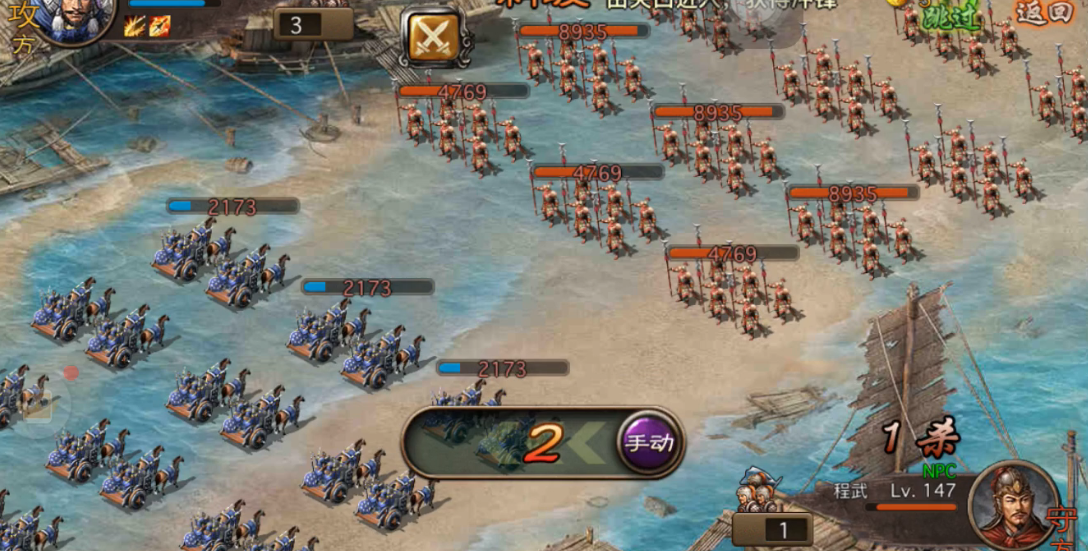Image resolution: width=1088 pixels, height=551 pixels.
Task: Click the 返回 return button
Action: 1043,12
